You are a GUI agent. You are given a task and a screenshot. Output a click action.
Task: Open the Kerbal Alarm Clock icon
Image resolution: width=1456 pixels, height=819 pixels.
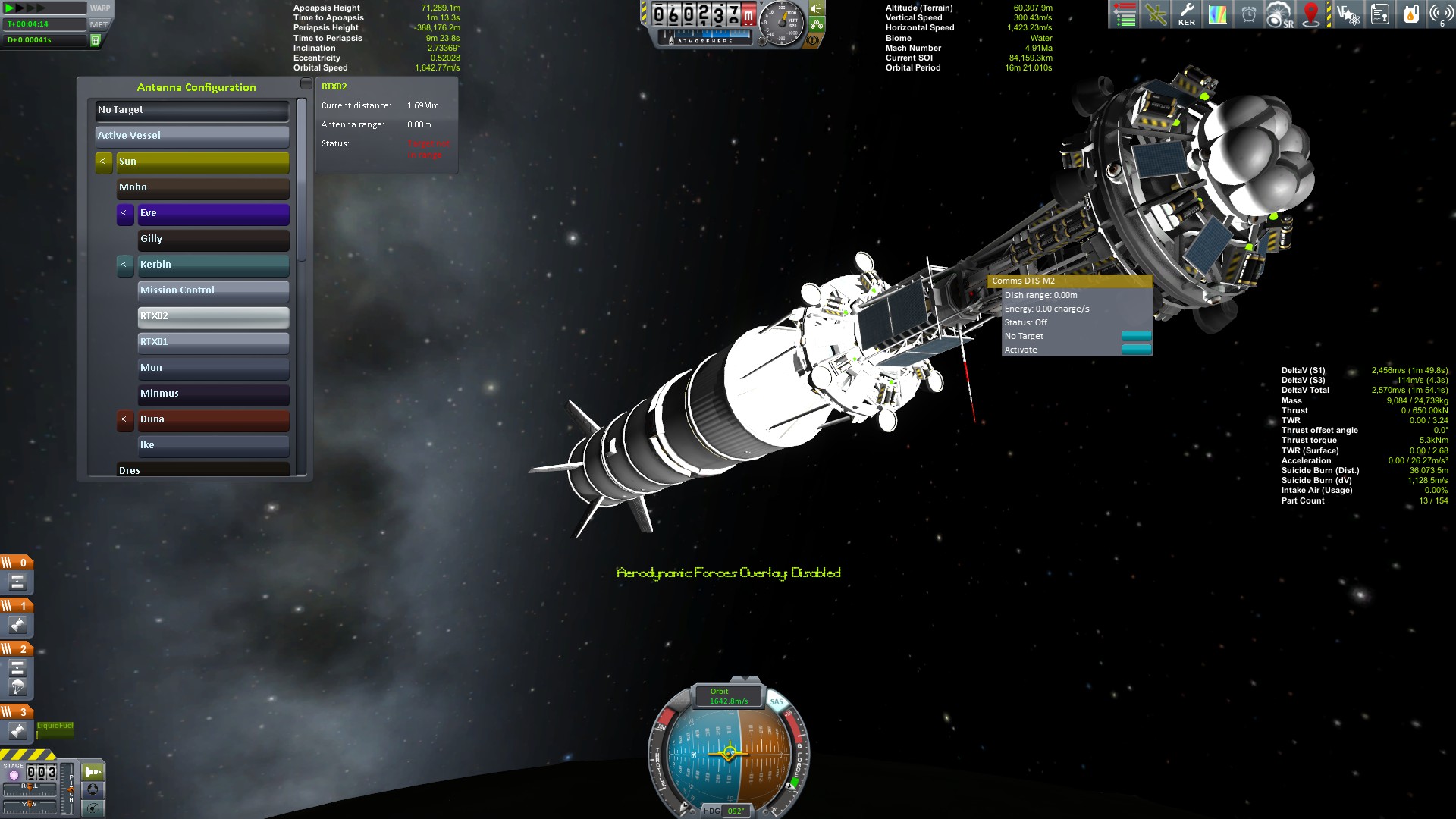click(x=1248, y=14)
